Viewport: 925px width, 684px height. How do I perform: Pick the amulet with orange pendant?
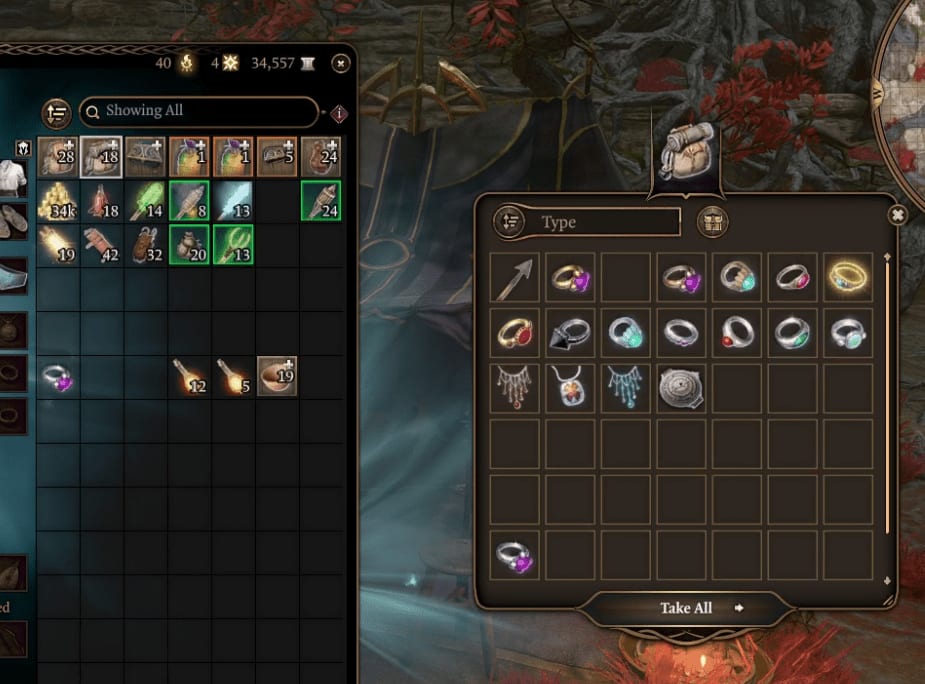click(571, 388)
